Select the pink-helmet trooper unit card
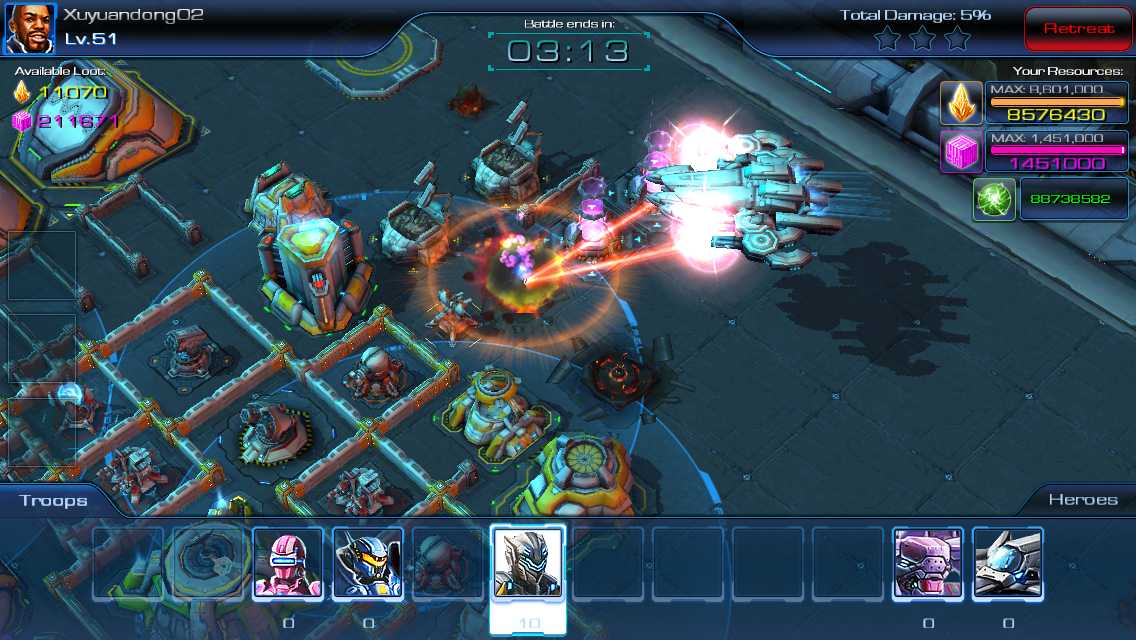1136x640 pixels. 288,563
